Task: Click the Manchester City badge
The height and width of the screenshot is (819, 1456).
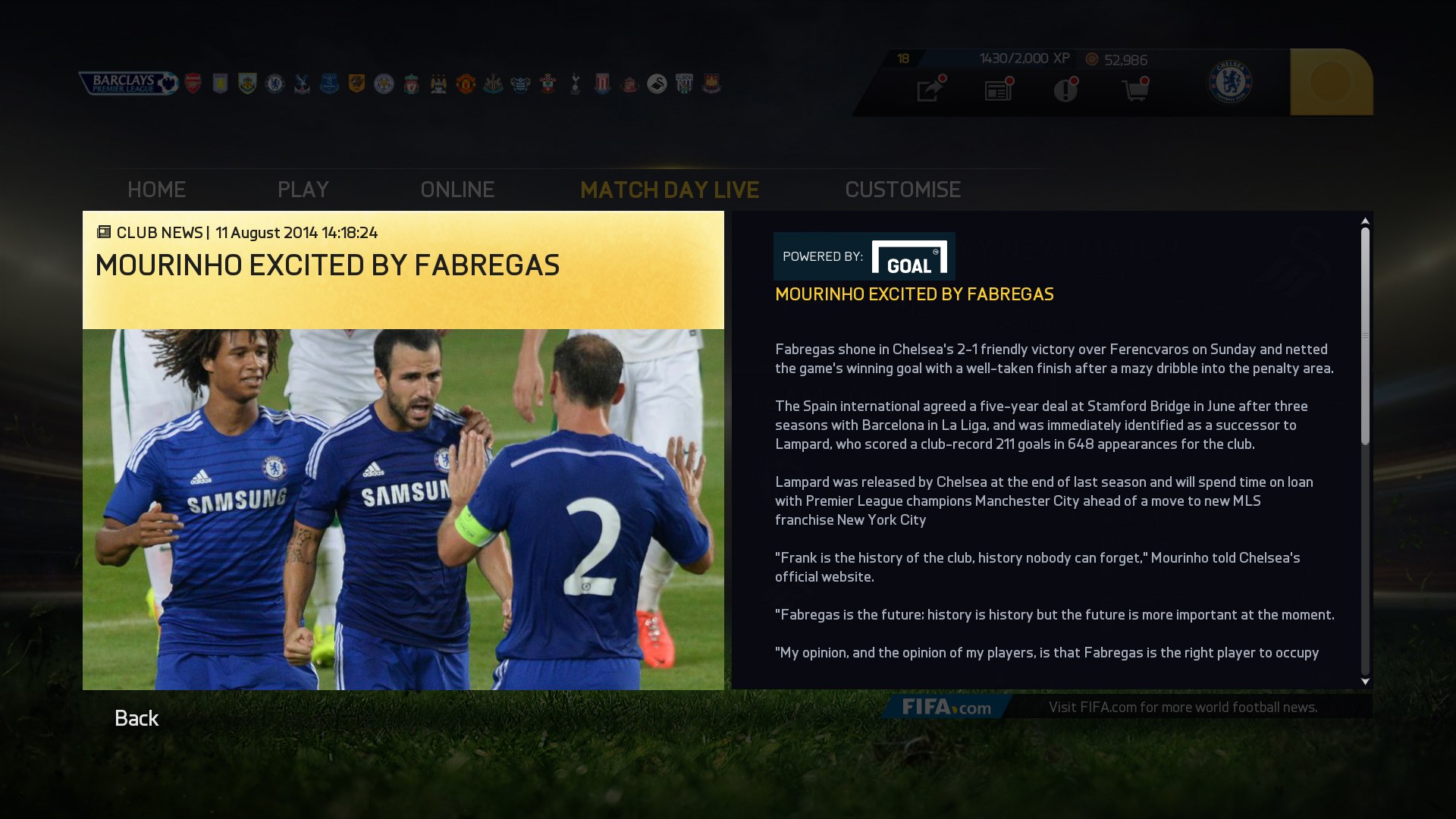Action: click(x=438, y=83)
